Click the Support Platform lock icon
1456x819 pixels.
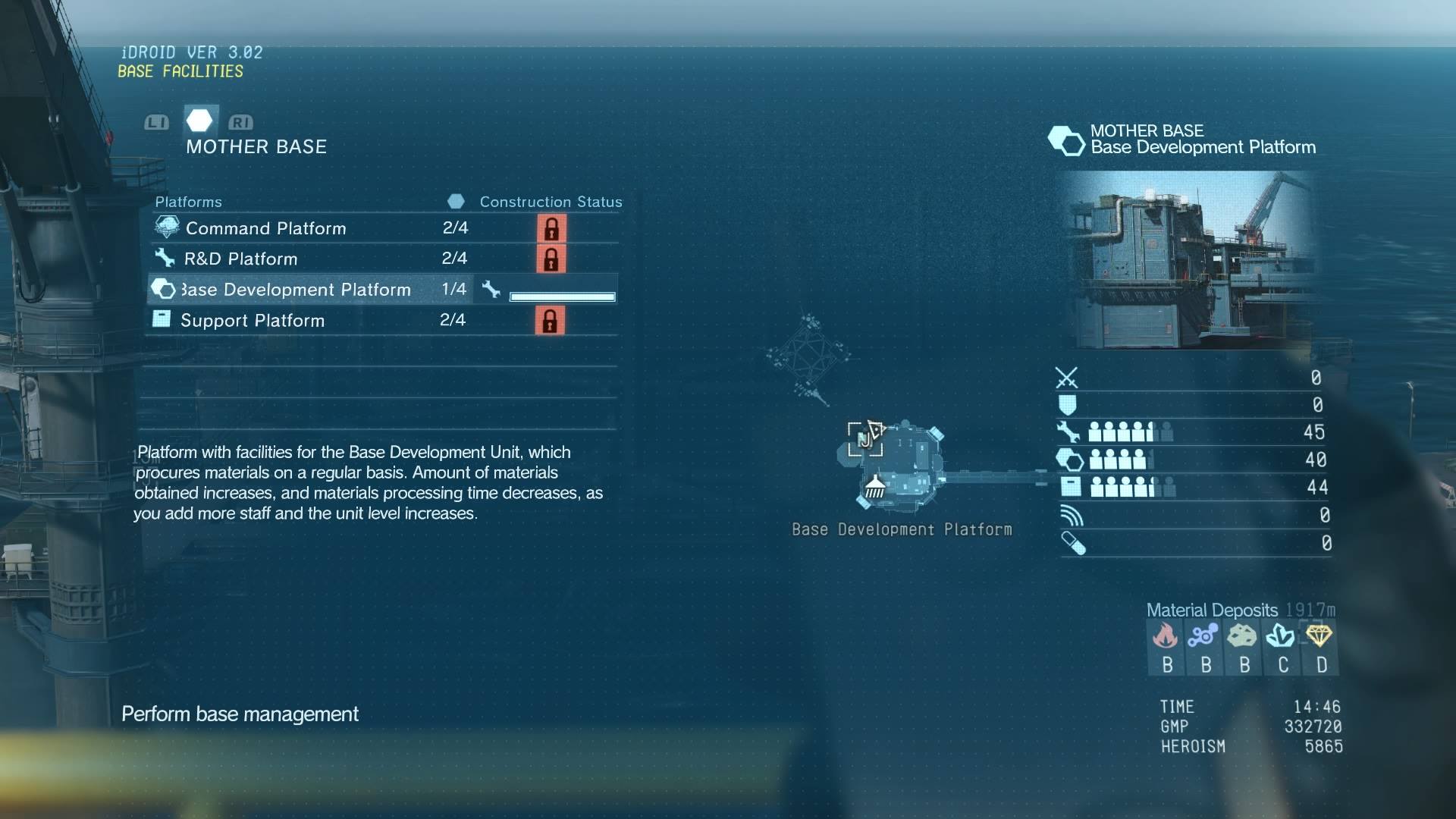click(551, 321)
